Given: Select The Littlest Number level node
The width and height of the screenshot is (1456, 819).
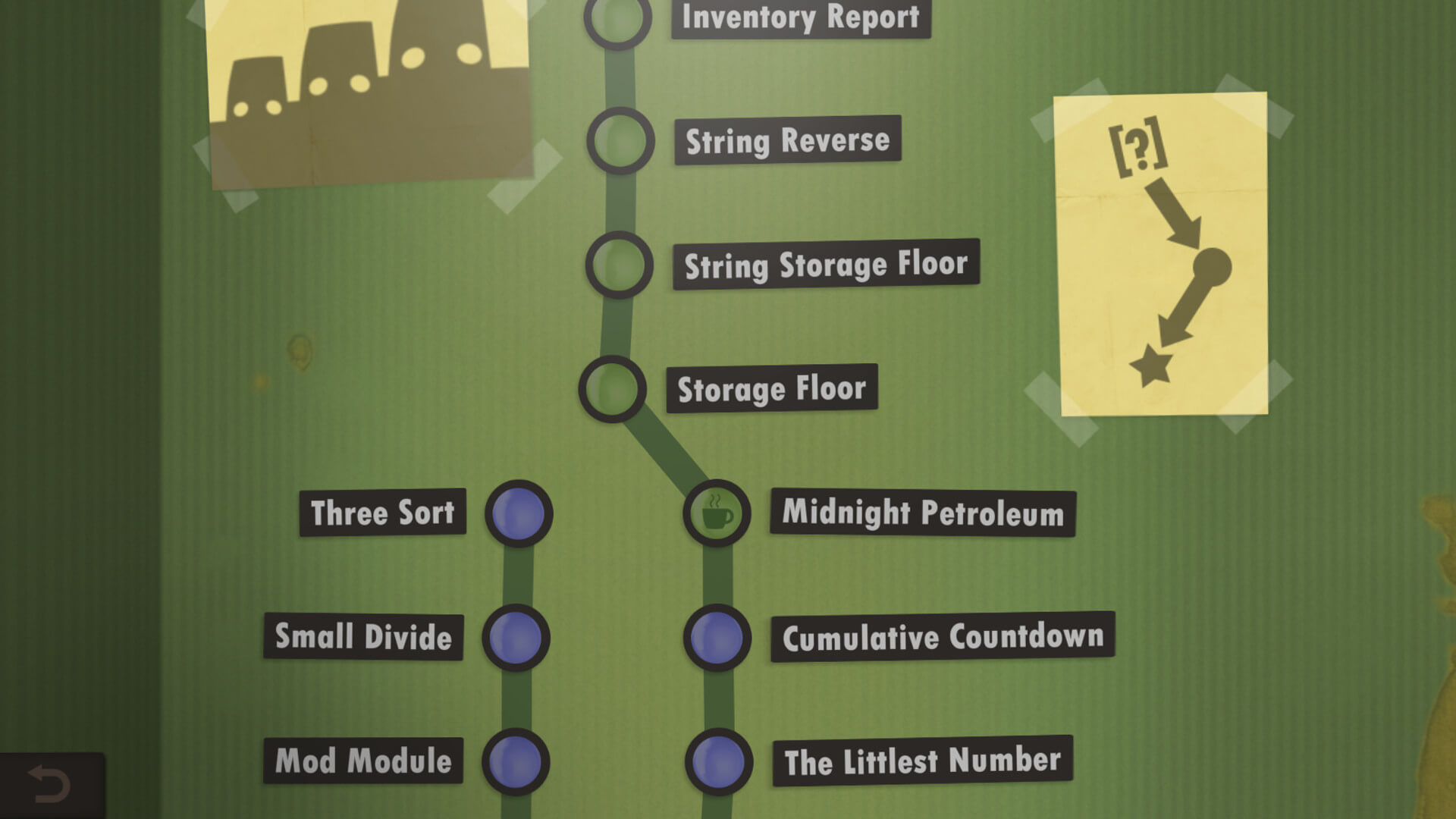Looking at the screenshot, I should click(716, 762).
